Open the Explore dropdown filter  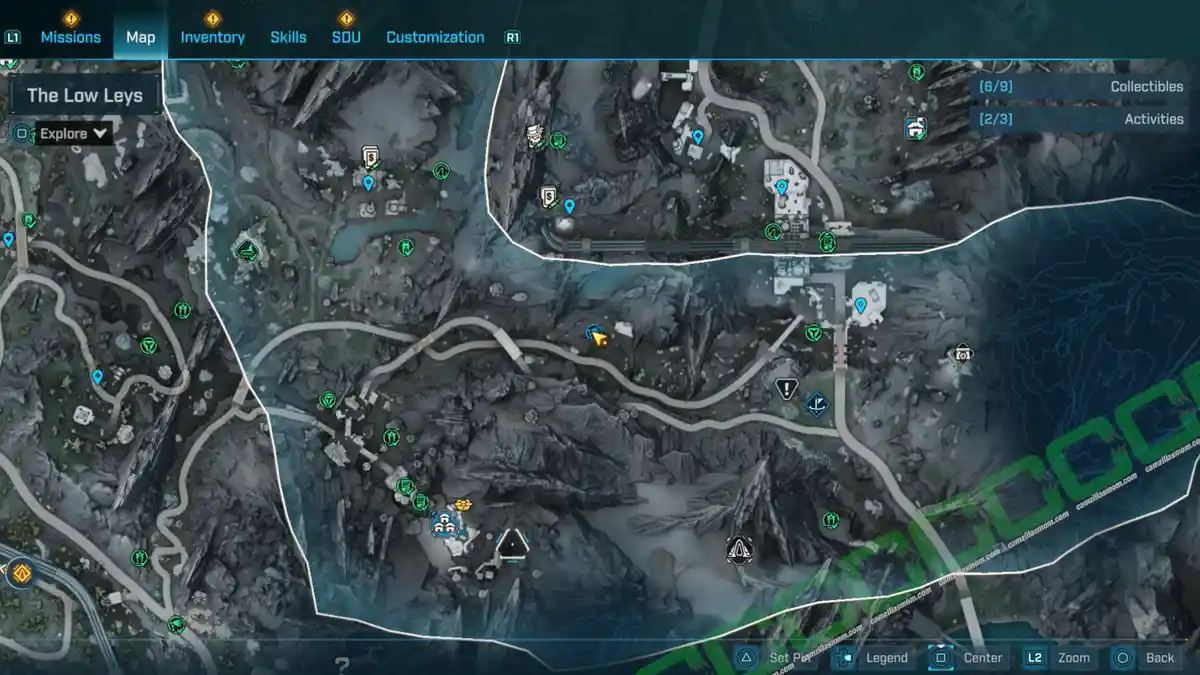pyautogui.click(x=74, y=133)
